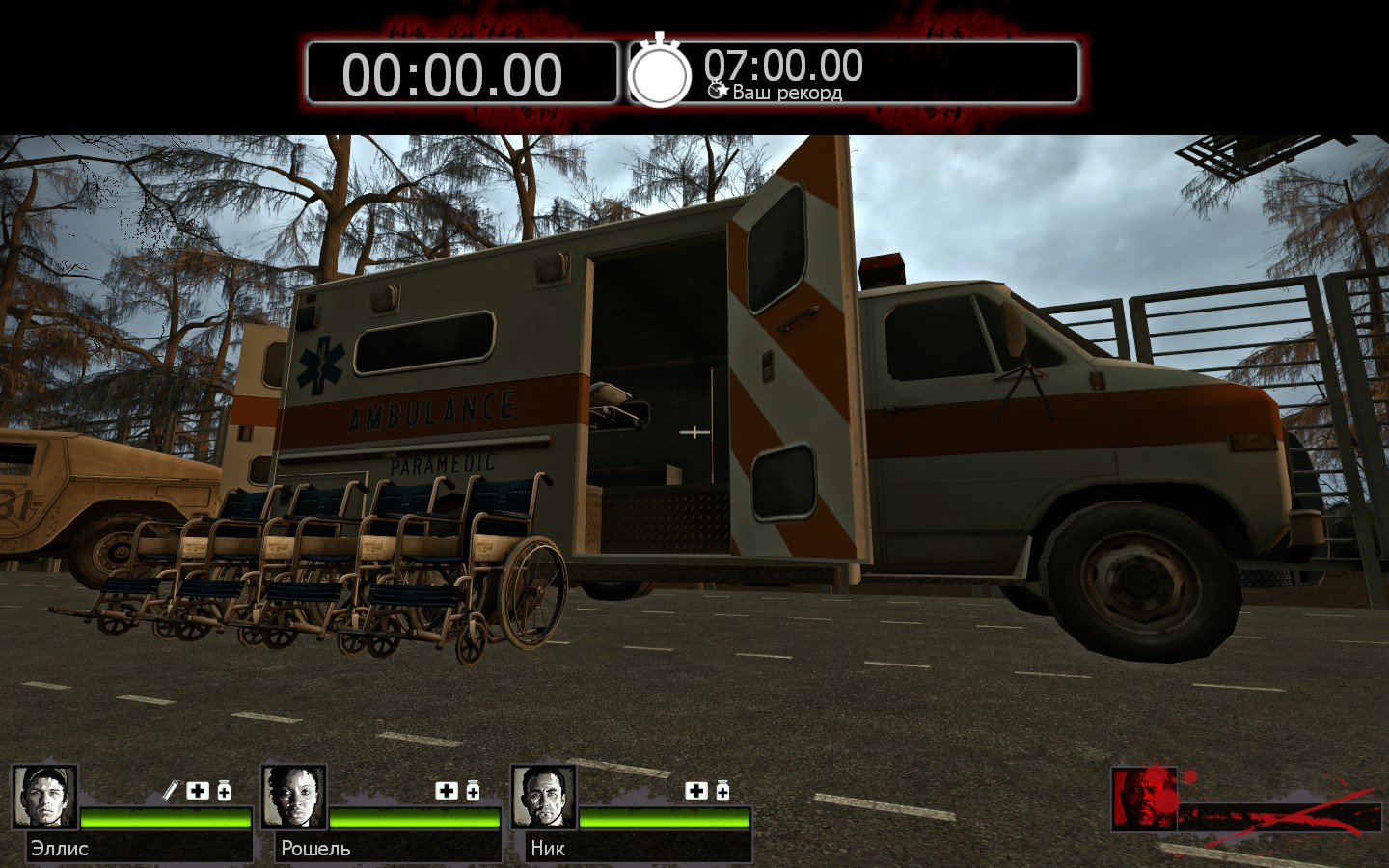1389x868 pixels.
Task: Click the red blood-splattered player portrait
Action: click(1144, 799)
